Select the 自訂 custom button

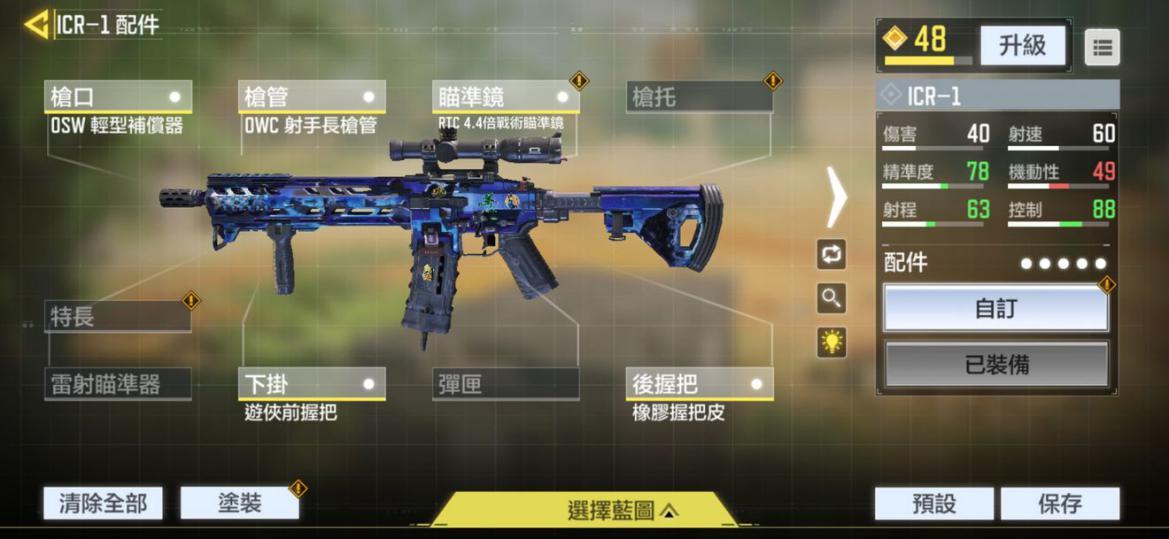(x=996, y=309)
